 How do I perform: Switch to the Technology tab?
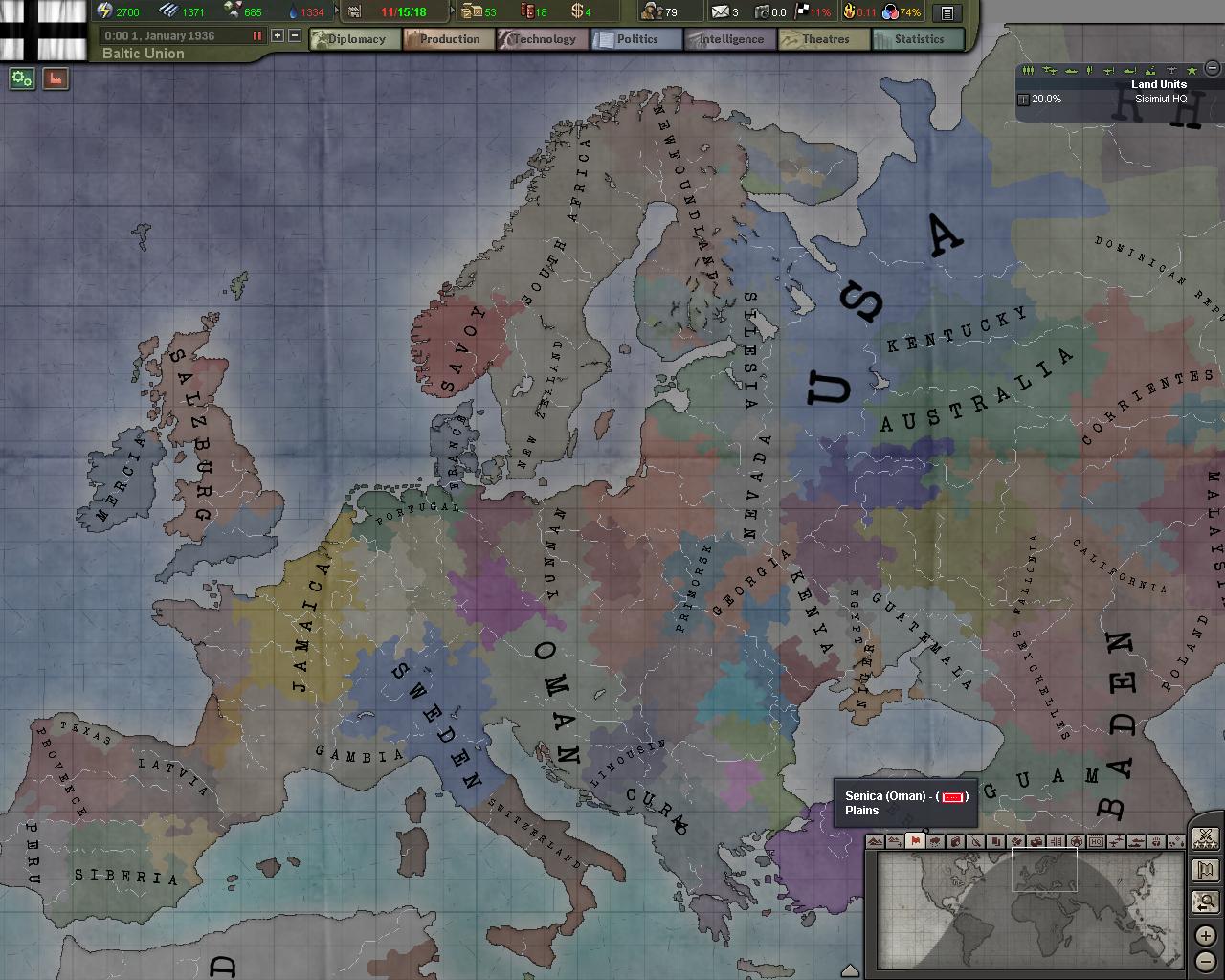coord(542,39)
